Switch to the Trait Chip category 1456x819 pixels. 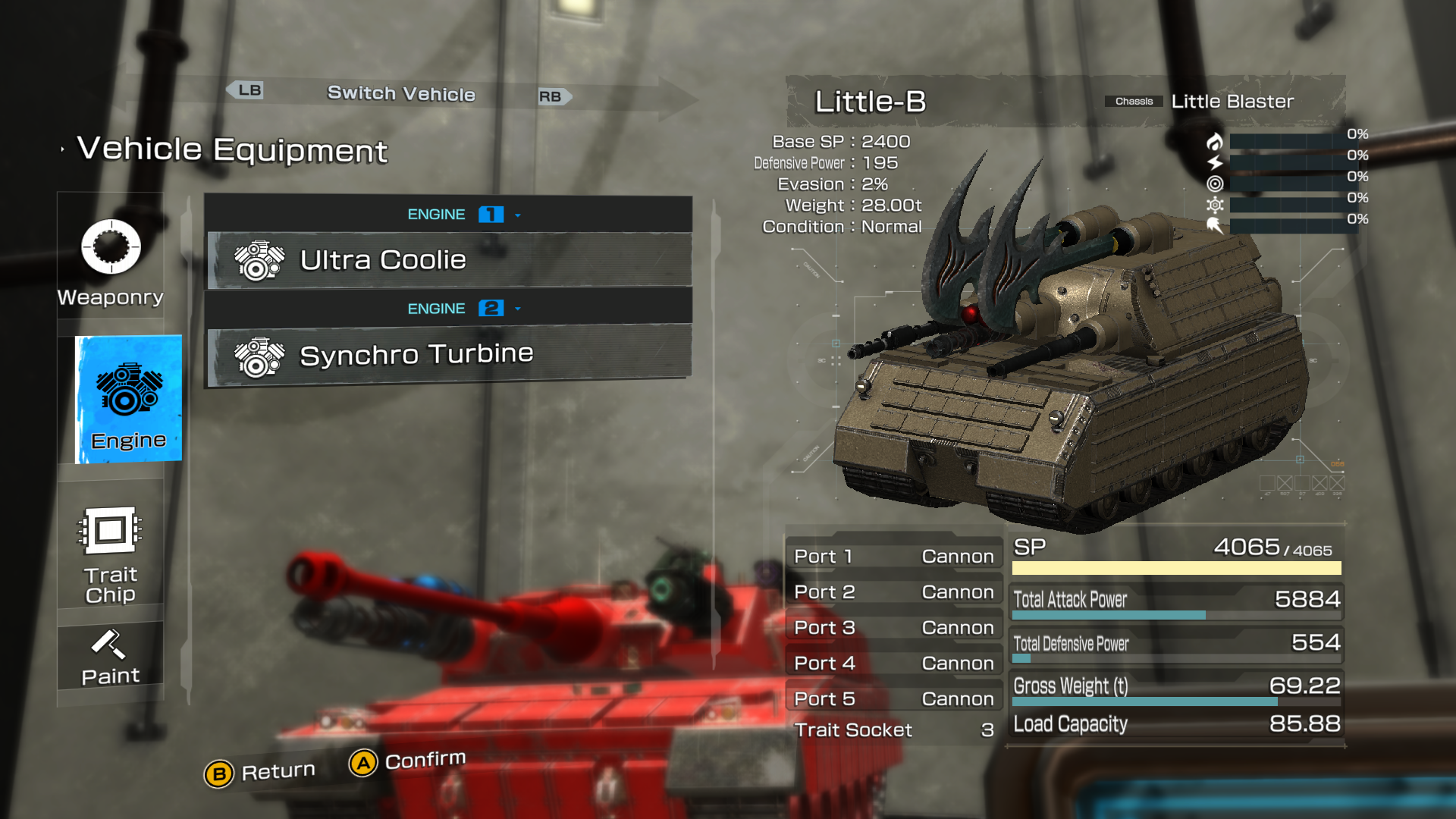click(x=111, y=554)
